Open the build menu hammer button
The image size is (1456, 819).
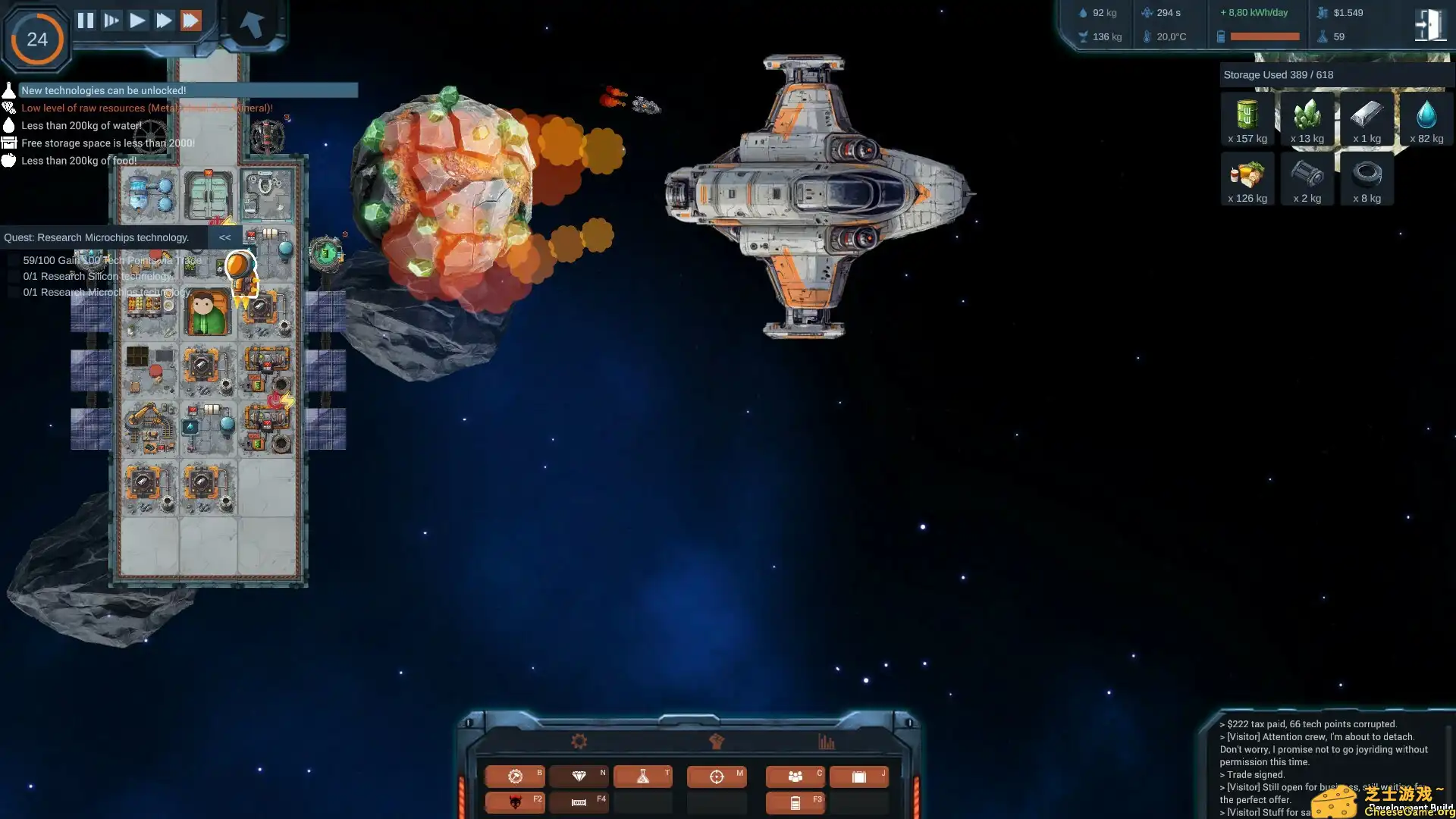coord(515,777)
